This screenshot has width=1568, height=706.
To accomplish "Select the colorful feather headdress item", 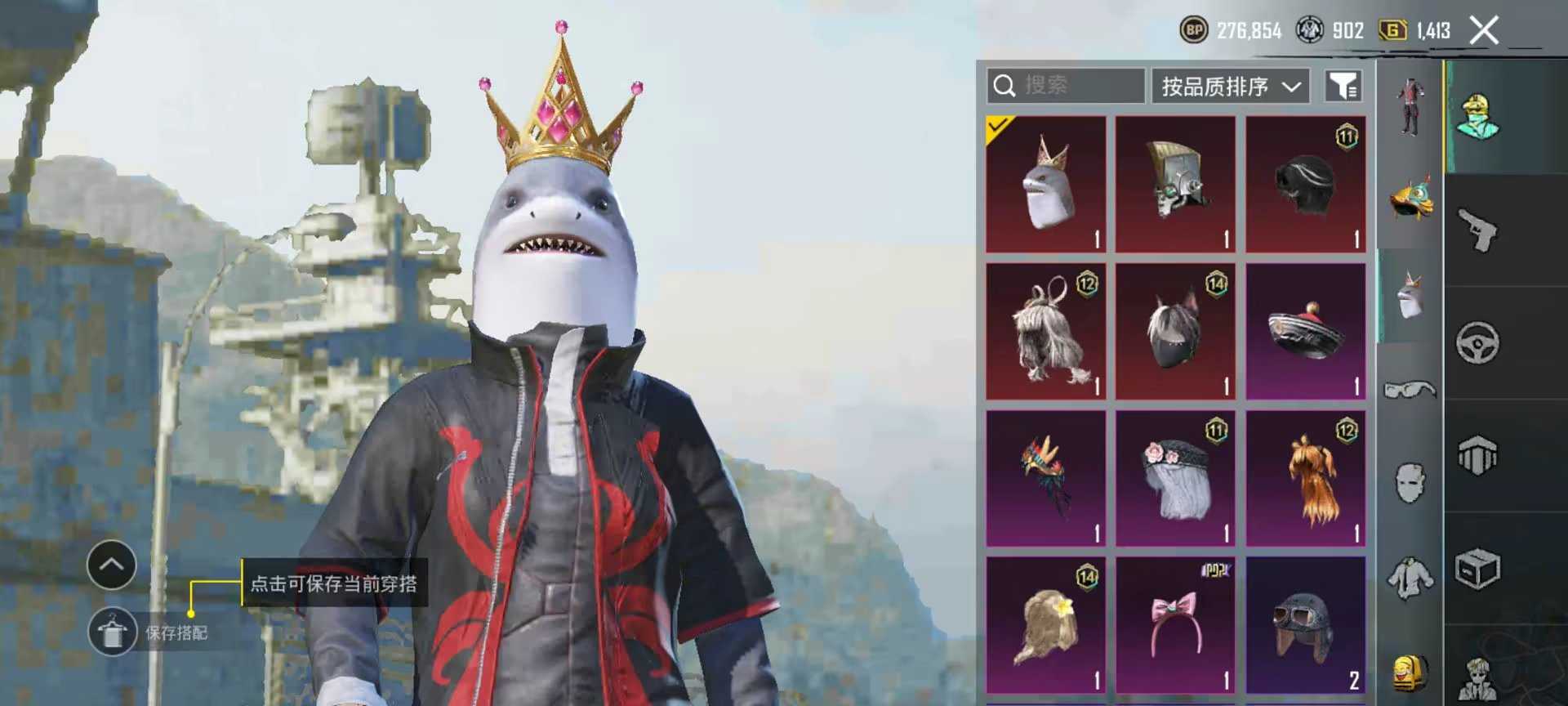I will tap(1045, 478).
